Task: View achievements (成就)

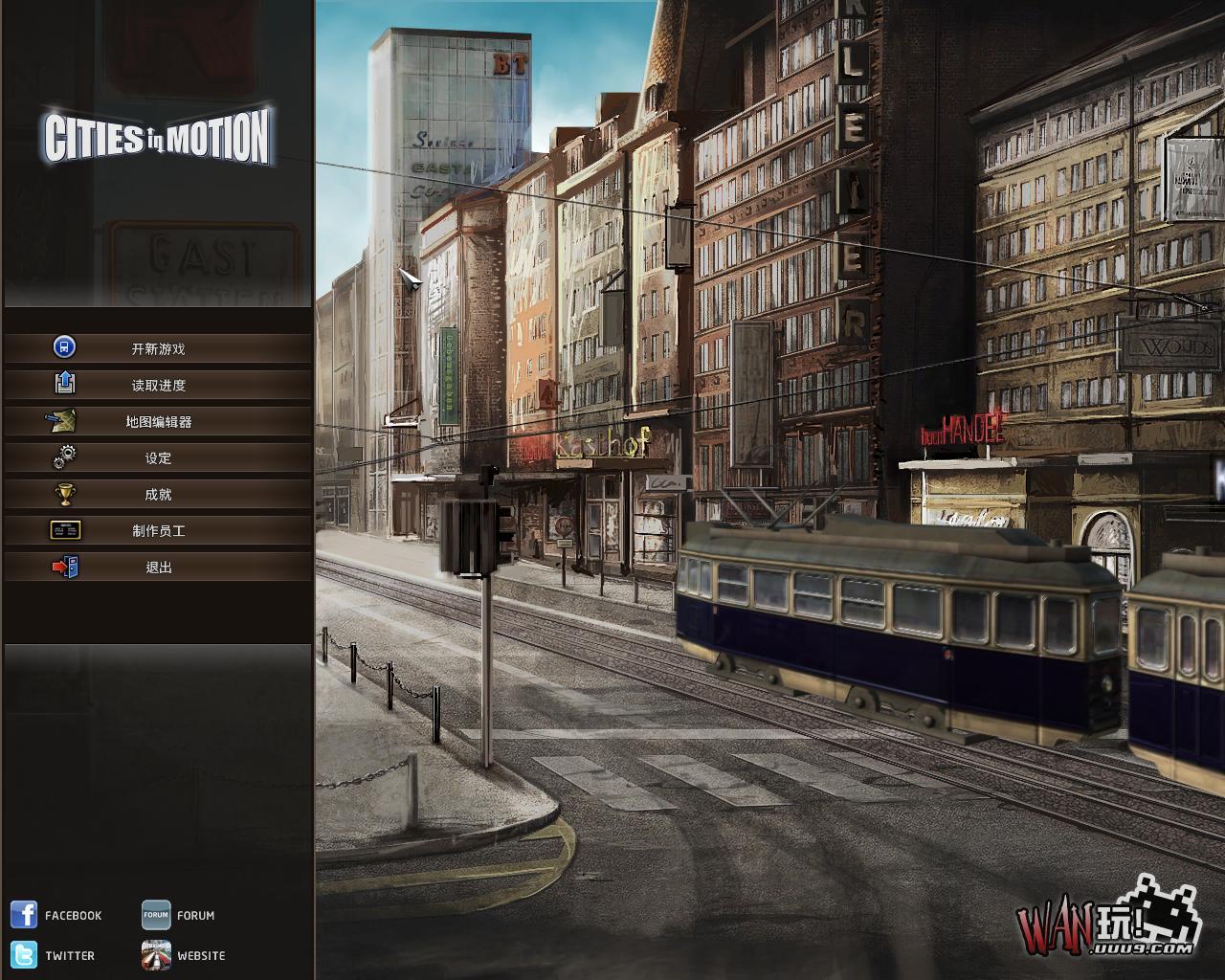Action: (158, 494)
